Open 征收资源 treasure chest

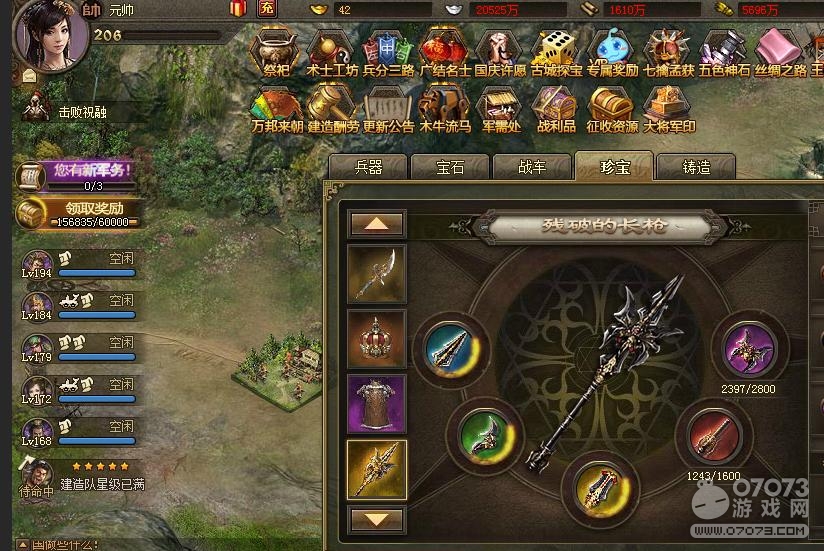pyautogui.click(x=612, y=109)
